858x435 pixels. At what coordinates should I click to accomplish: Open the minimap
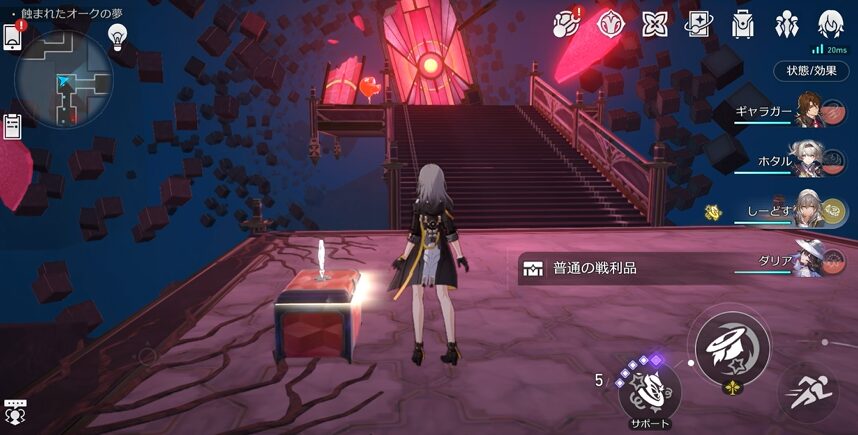(x=64, y=80)
